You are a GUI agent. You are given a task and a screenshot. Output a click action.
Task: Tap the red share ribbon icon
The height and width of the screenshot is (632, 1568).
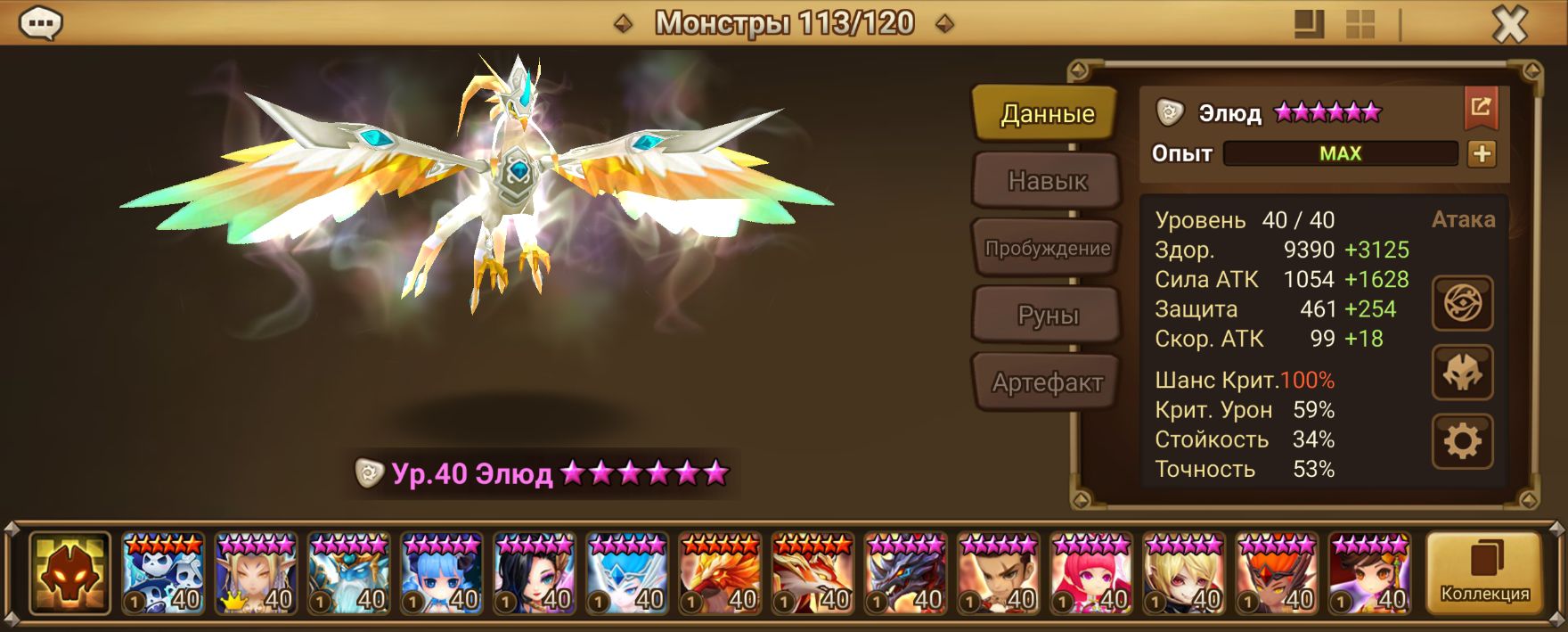1481,108
